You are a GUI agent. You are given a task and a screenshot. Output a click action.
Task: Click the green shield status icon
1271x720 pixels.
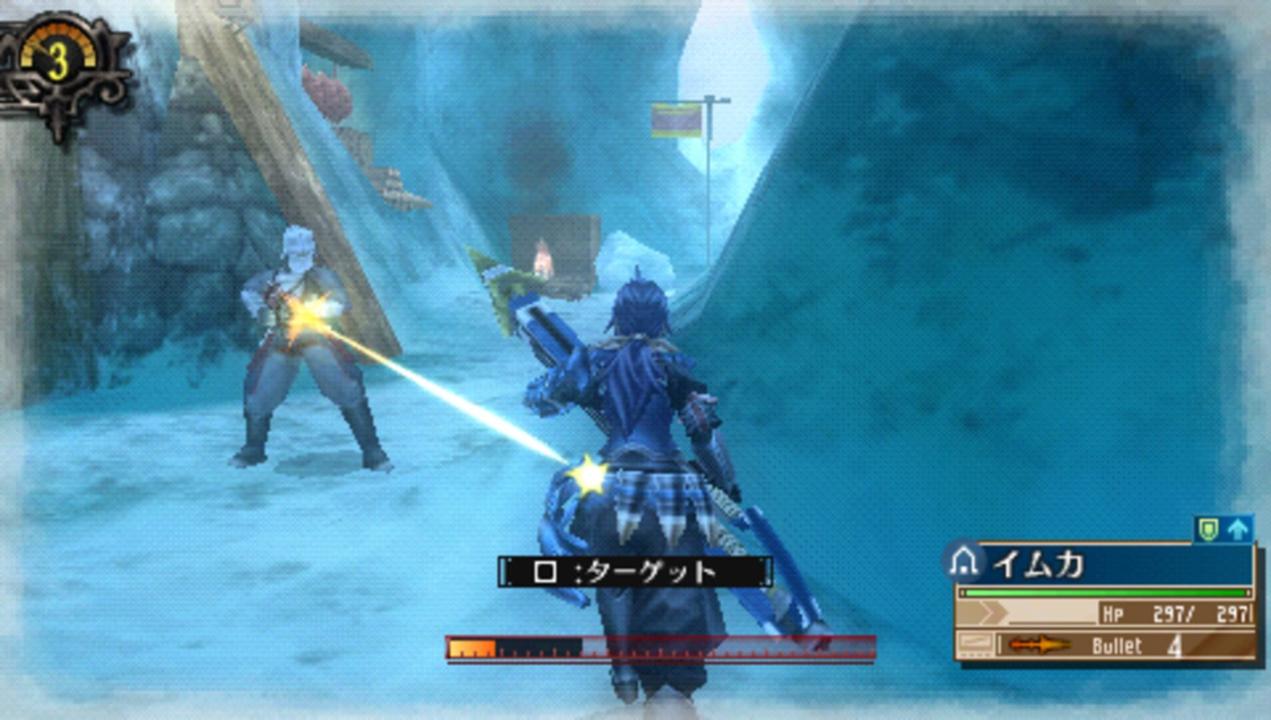(x=1209, y=529)
